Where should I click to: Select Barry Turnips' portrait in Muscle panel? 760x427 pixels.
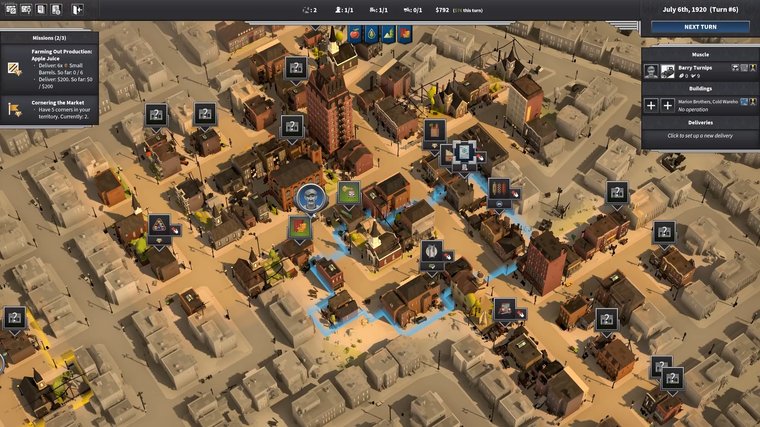click(x=651, y=70)
